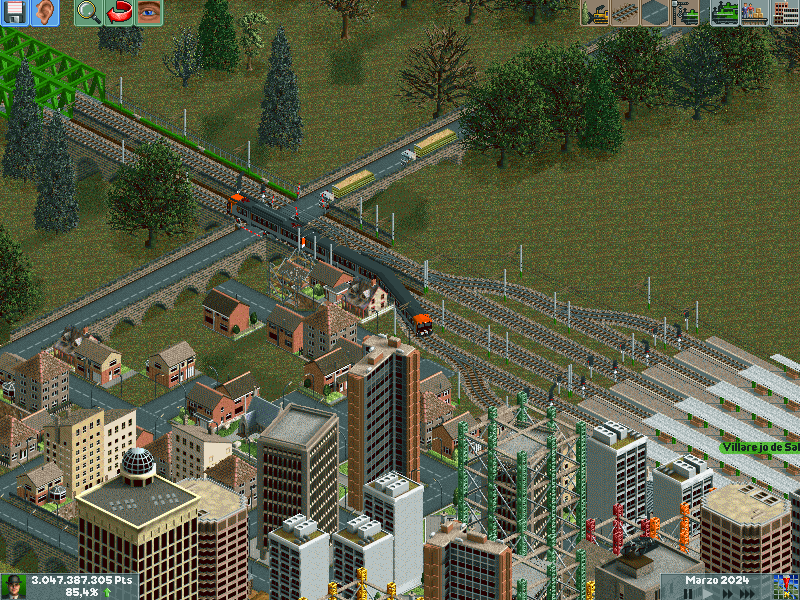Open the crane build vehicles menu
Viewport: 800px width, 600px height.
[x=686, y=12]
